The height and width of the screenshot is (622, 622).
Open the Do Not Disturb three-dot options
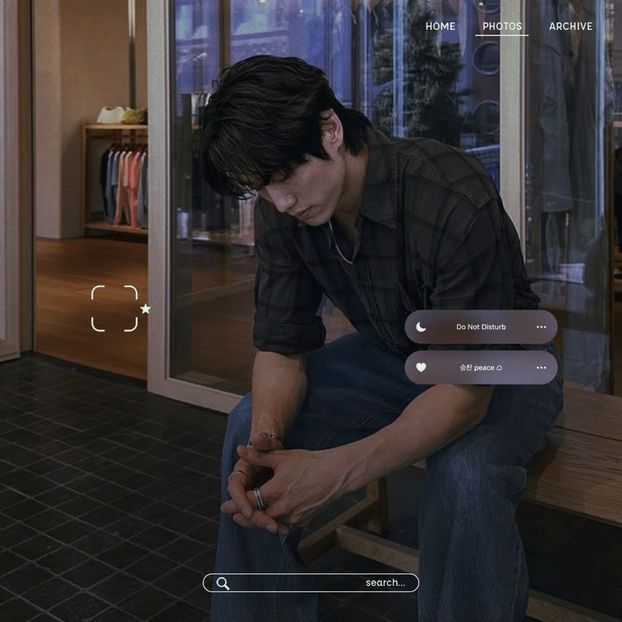click(x=541, y=327)
